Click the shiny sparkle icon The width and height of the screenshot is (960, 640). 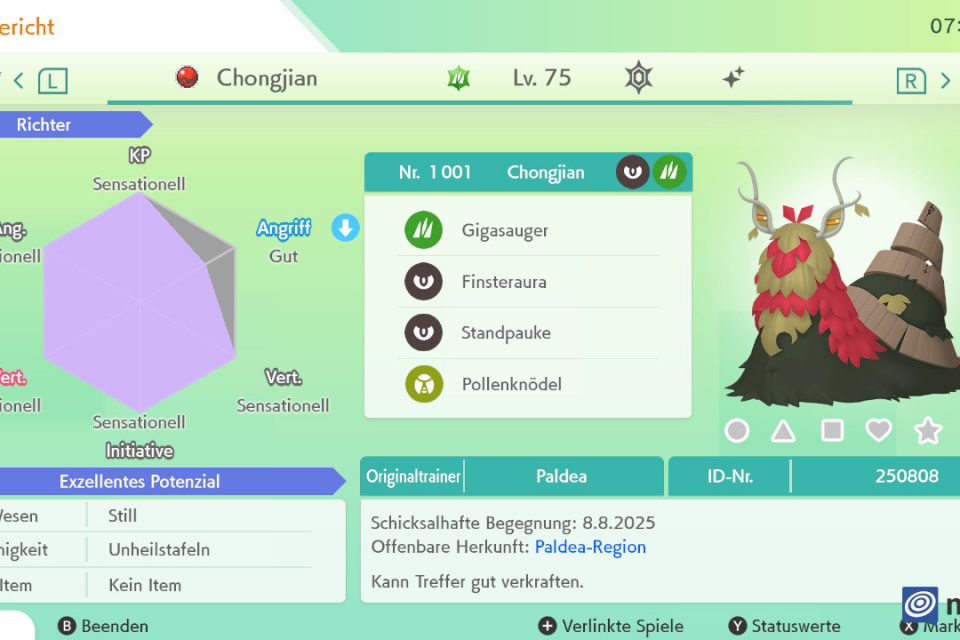point(733,78)
